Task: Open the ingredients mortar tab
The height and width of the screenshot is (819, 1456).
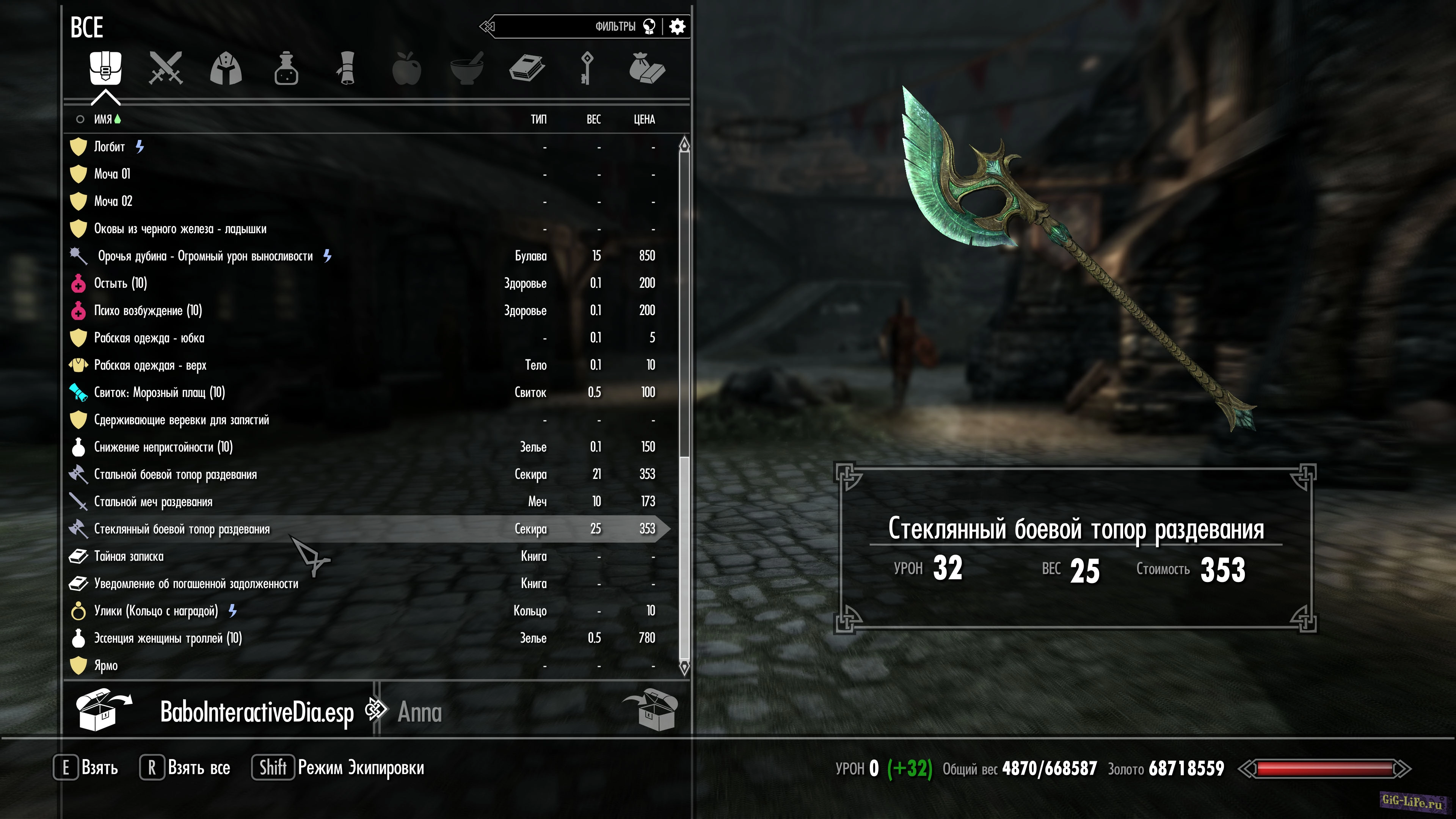Action: 467,68
